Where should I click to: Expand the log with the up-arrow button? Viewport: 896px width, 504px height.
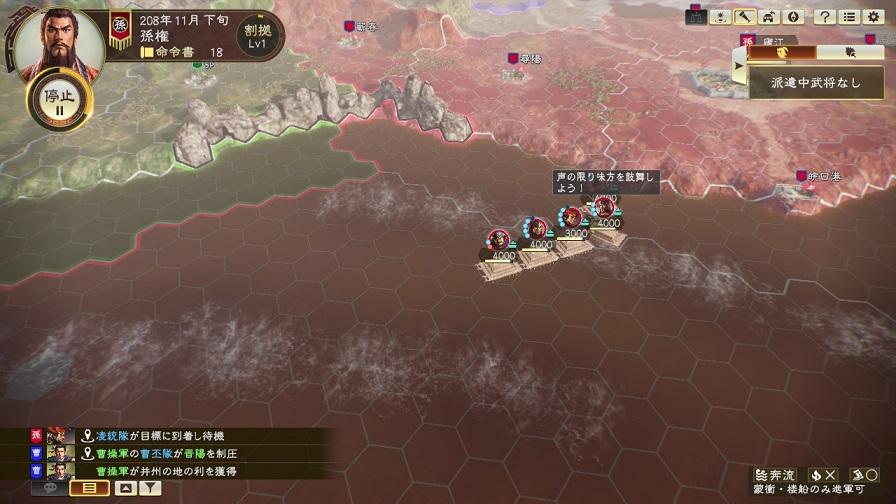click(125, 488)
